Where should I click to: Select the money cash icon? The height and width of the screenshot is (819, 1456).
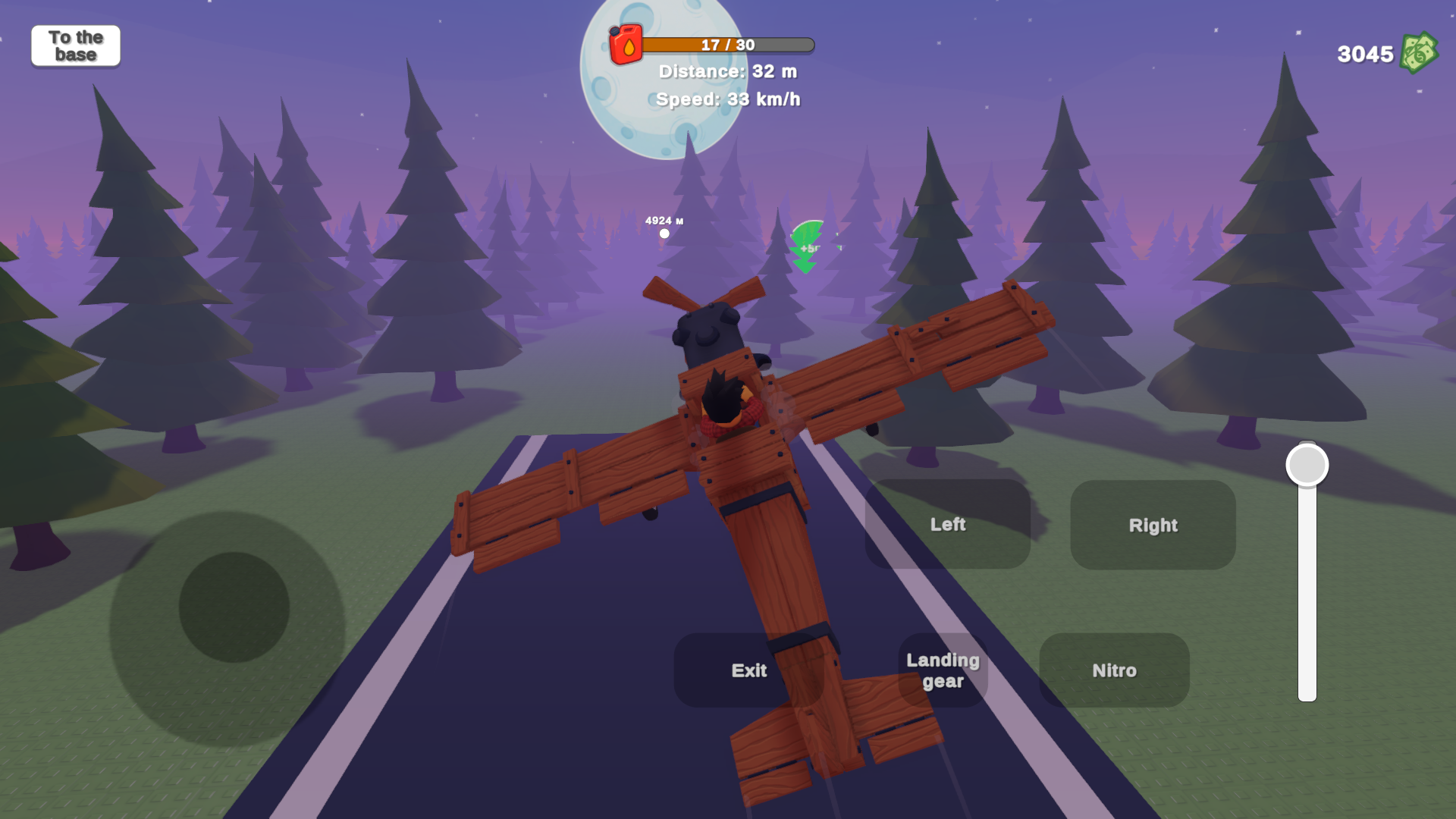click(x=1418, y=52)
